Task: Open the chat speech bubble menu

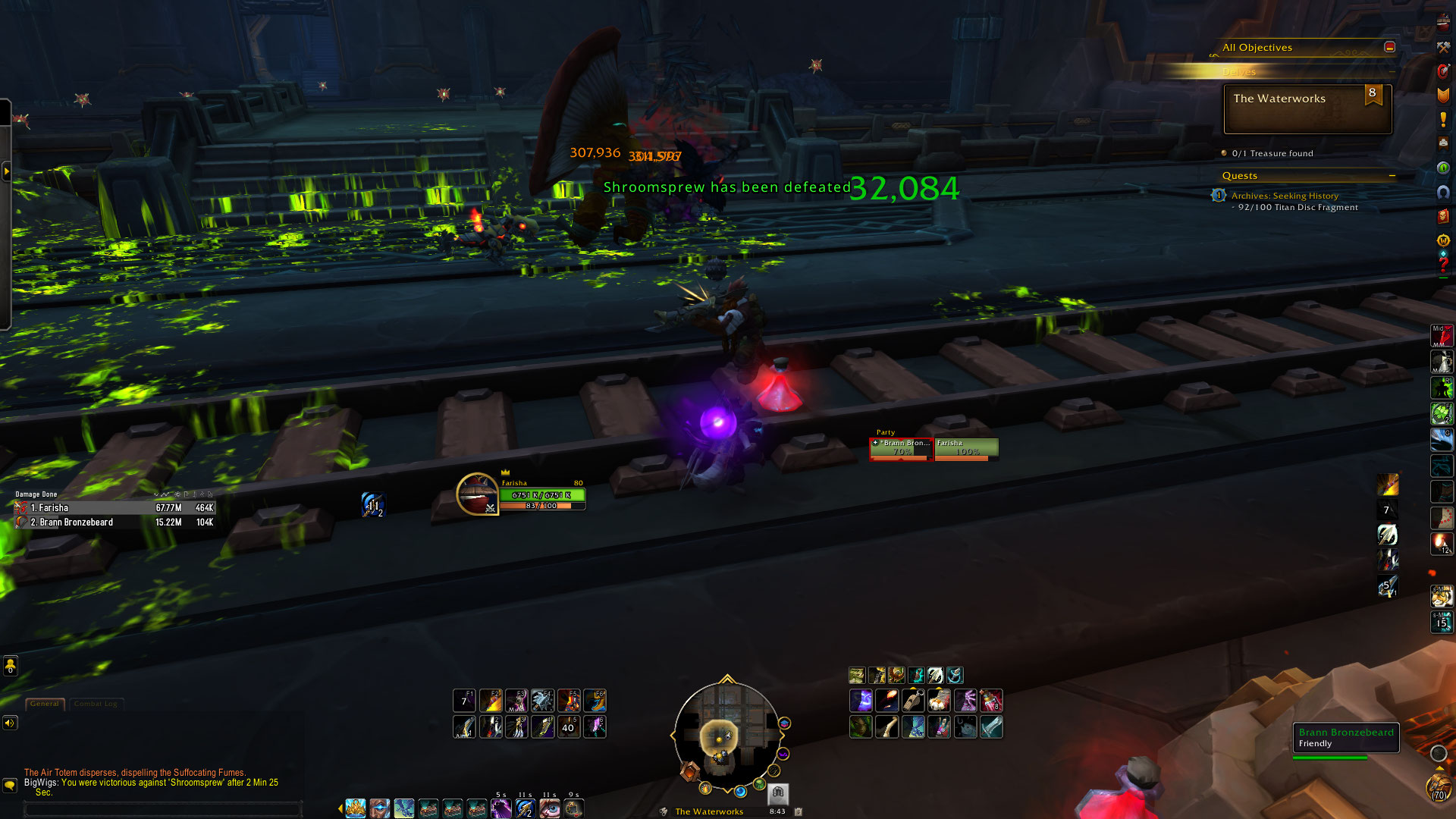Action: (10, 786)
